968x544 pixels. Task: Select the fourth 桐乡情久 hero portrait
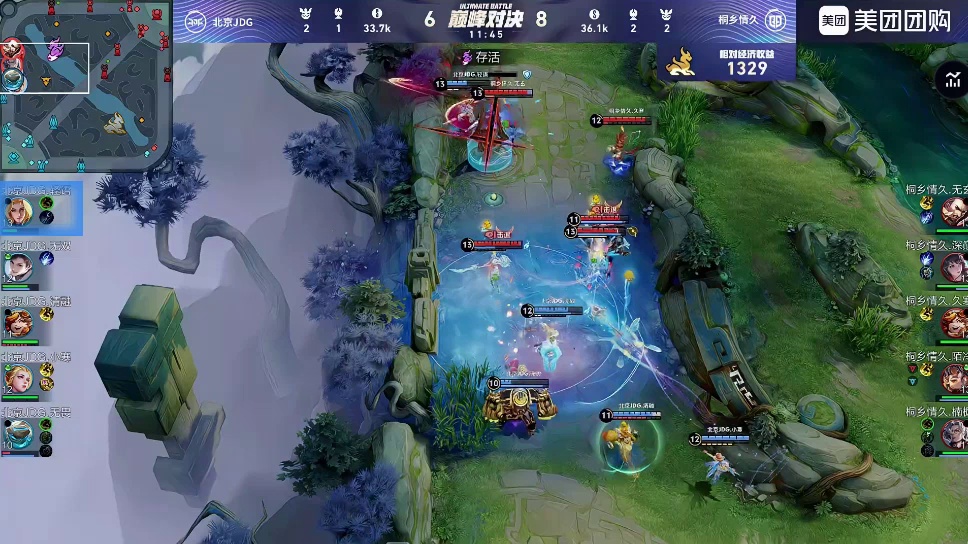pos(953,378)
